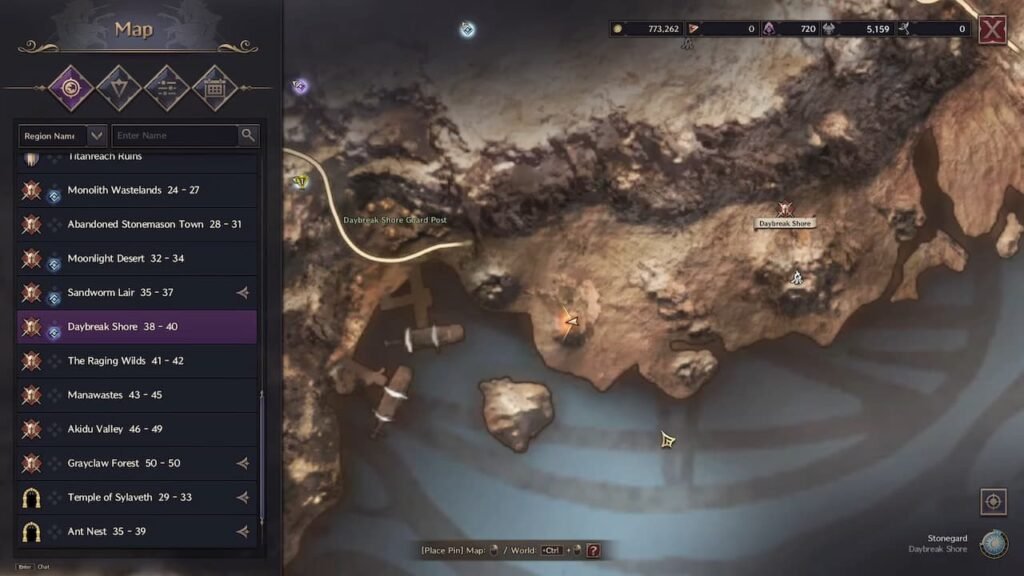
Task: Click the Stonegard globe world map icon
Action: pos(993,543)
